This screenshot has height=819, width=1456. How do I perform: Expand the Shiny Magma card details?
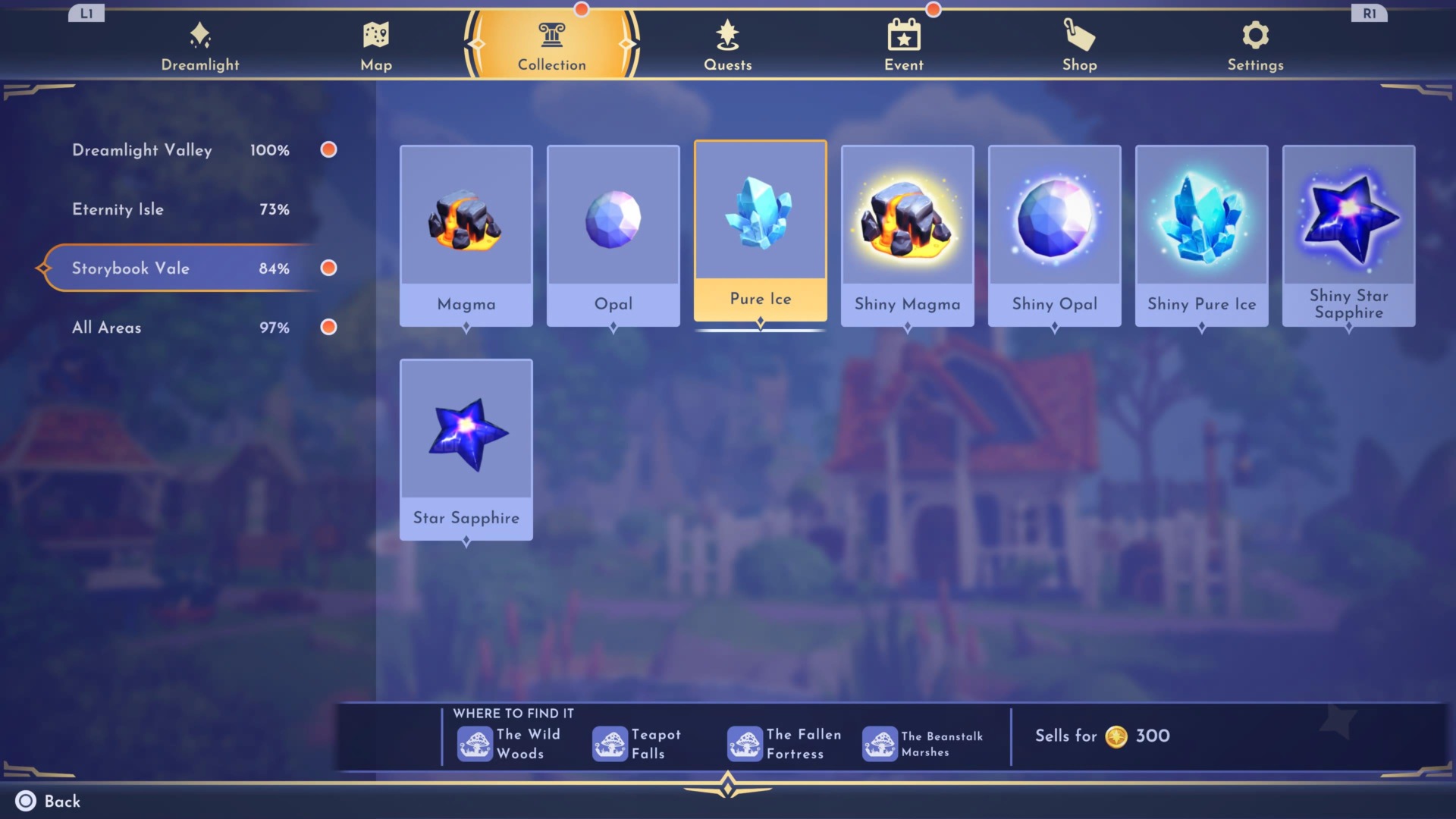(907, 327)
